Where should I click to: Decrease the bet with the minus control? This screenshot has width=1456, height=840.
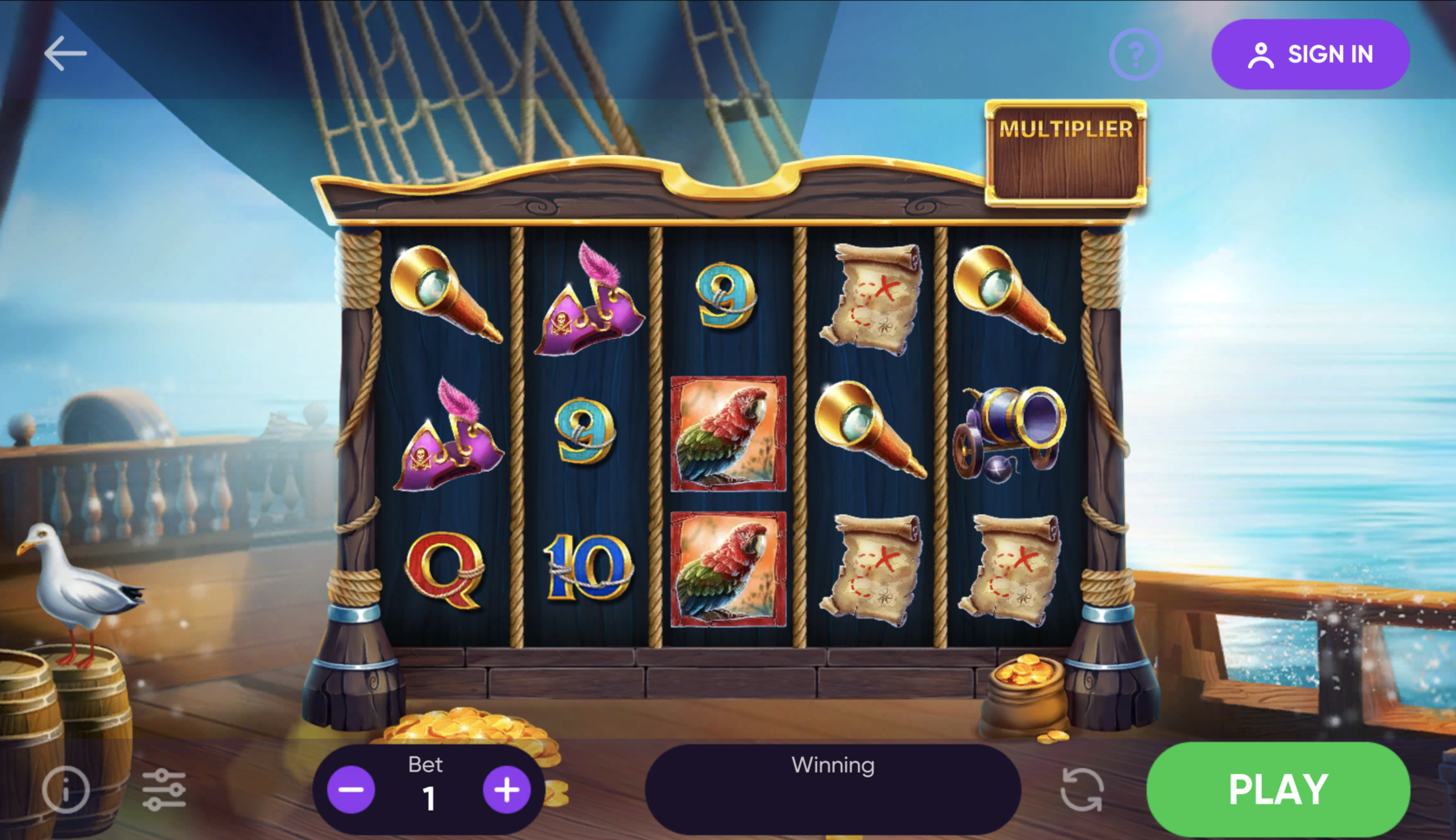point(350,789)
